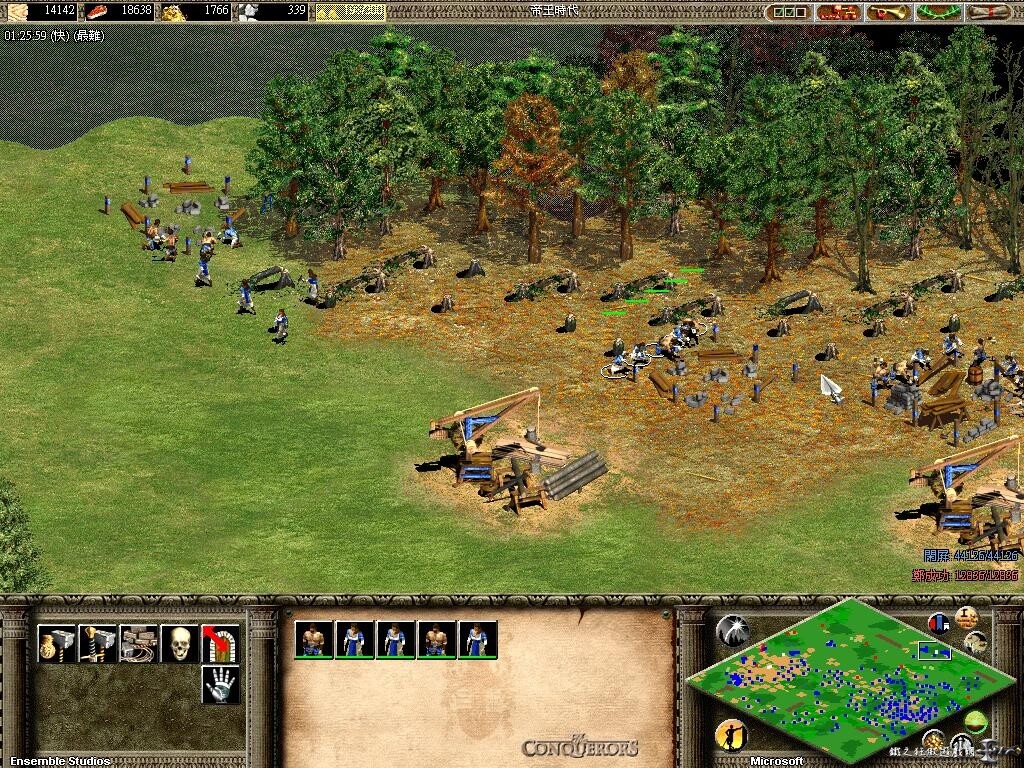
Task: Open the objectives checklist button
Action: tap(789, 12)
